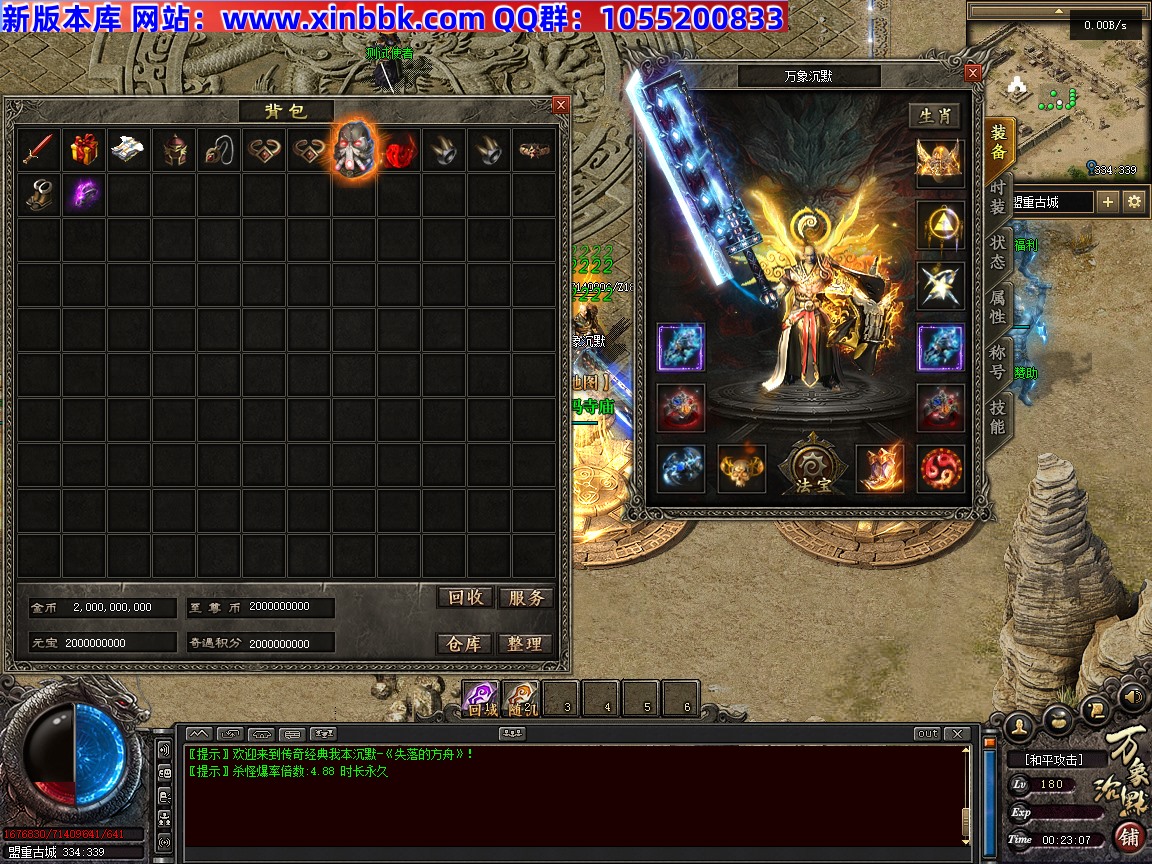This screenshot has height=864, width=1152.
Task: Switch to the 状态 status tab
Action: tap(998, 252)
